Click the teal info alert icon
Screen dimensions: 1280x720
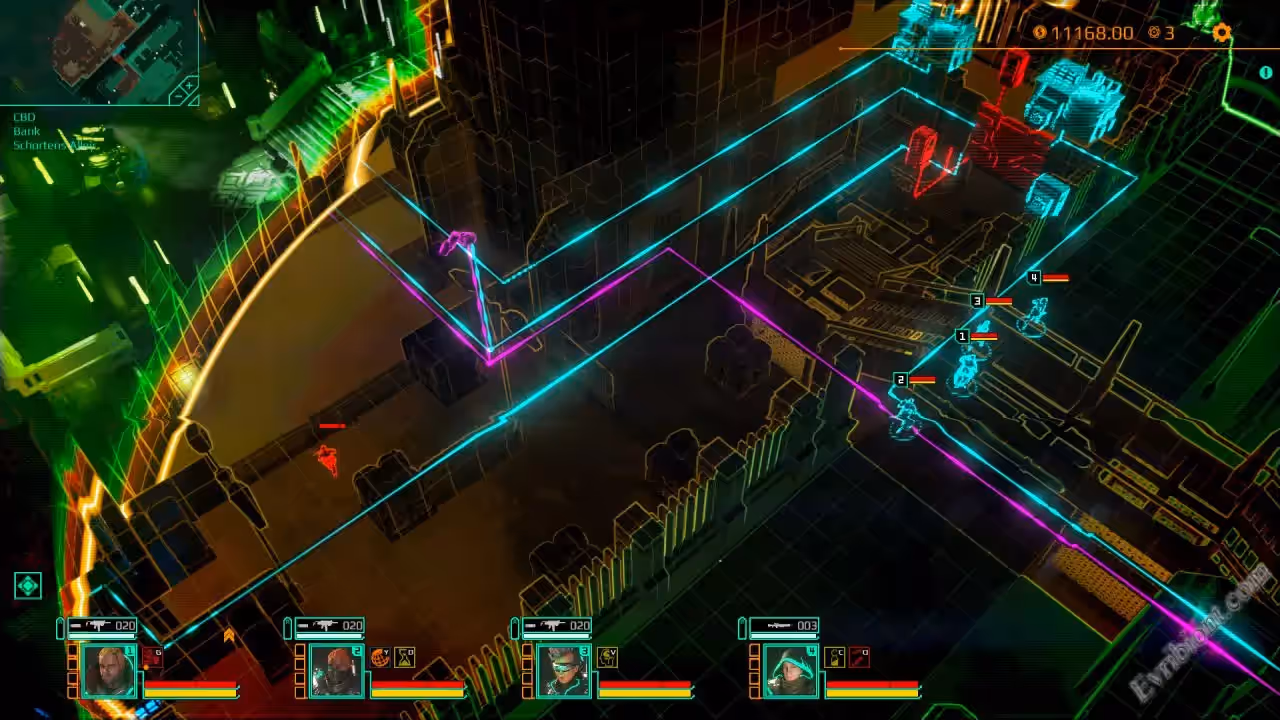coord(1267,73)
